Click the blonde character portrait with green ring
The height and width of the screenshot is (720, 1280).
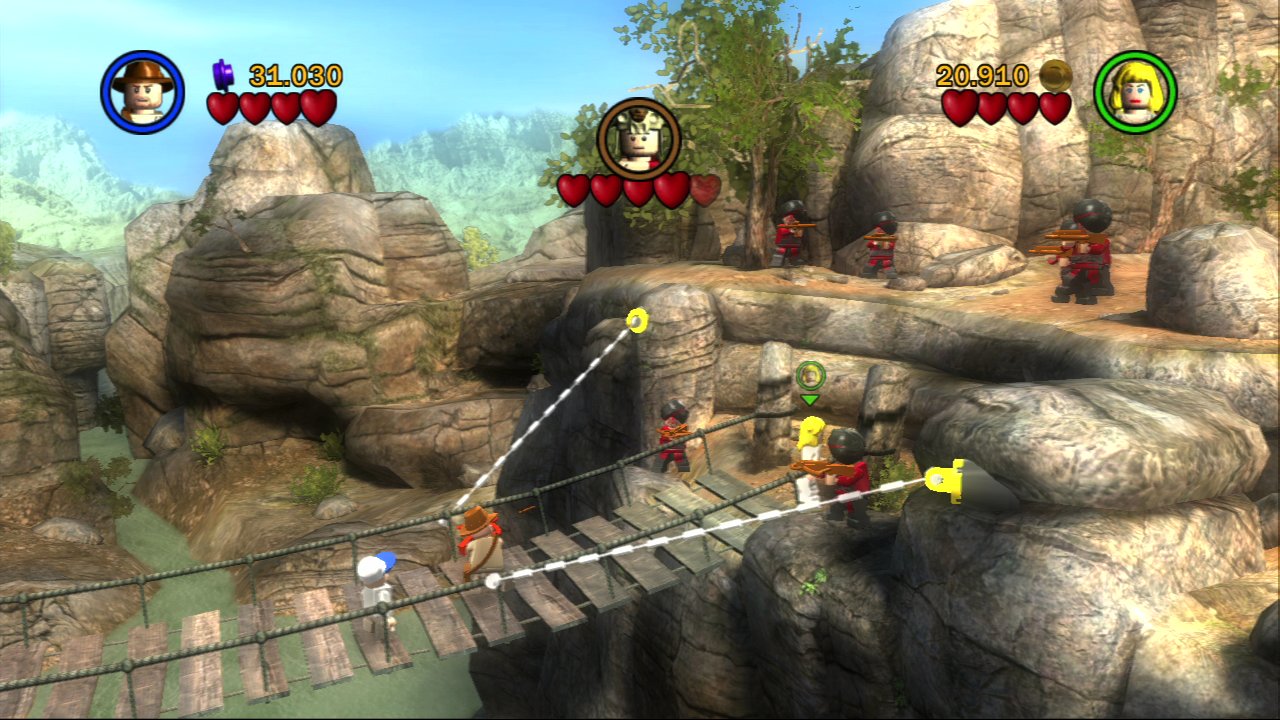tap(1135, 92)
